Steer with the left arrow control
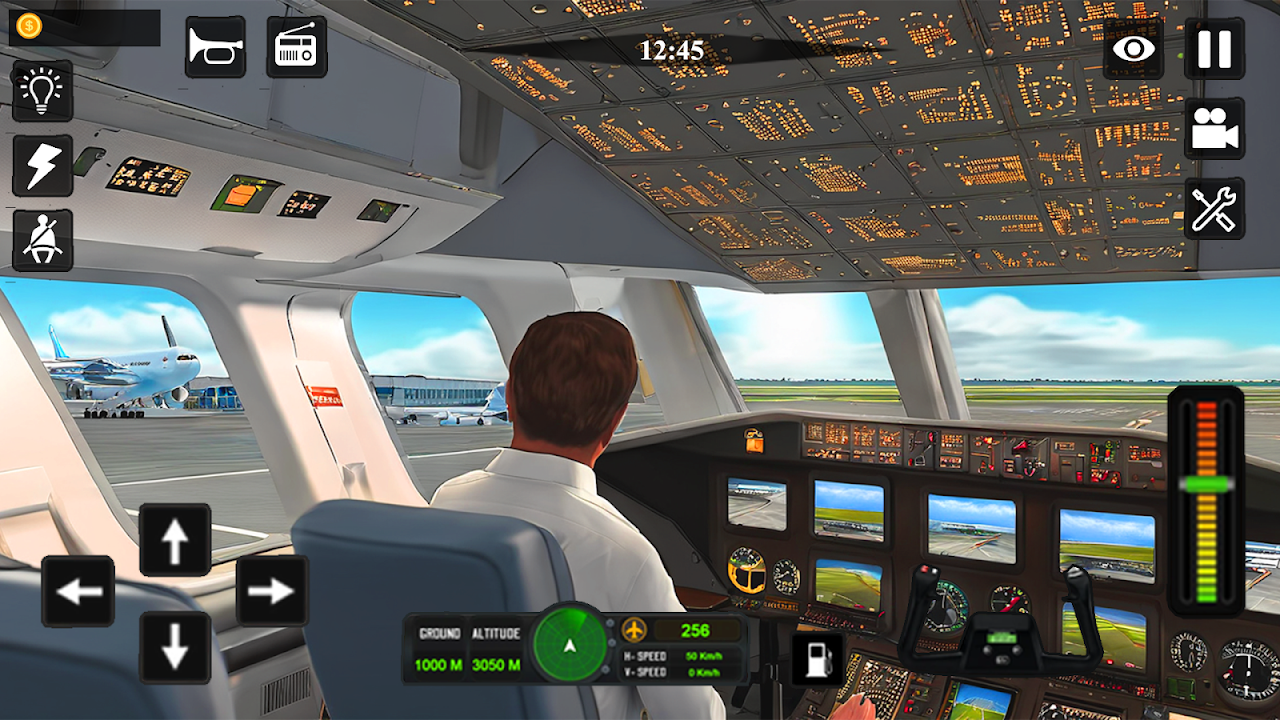 tap(78, 592)
